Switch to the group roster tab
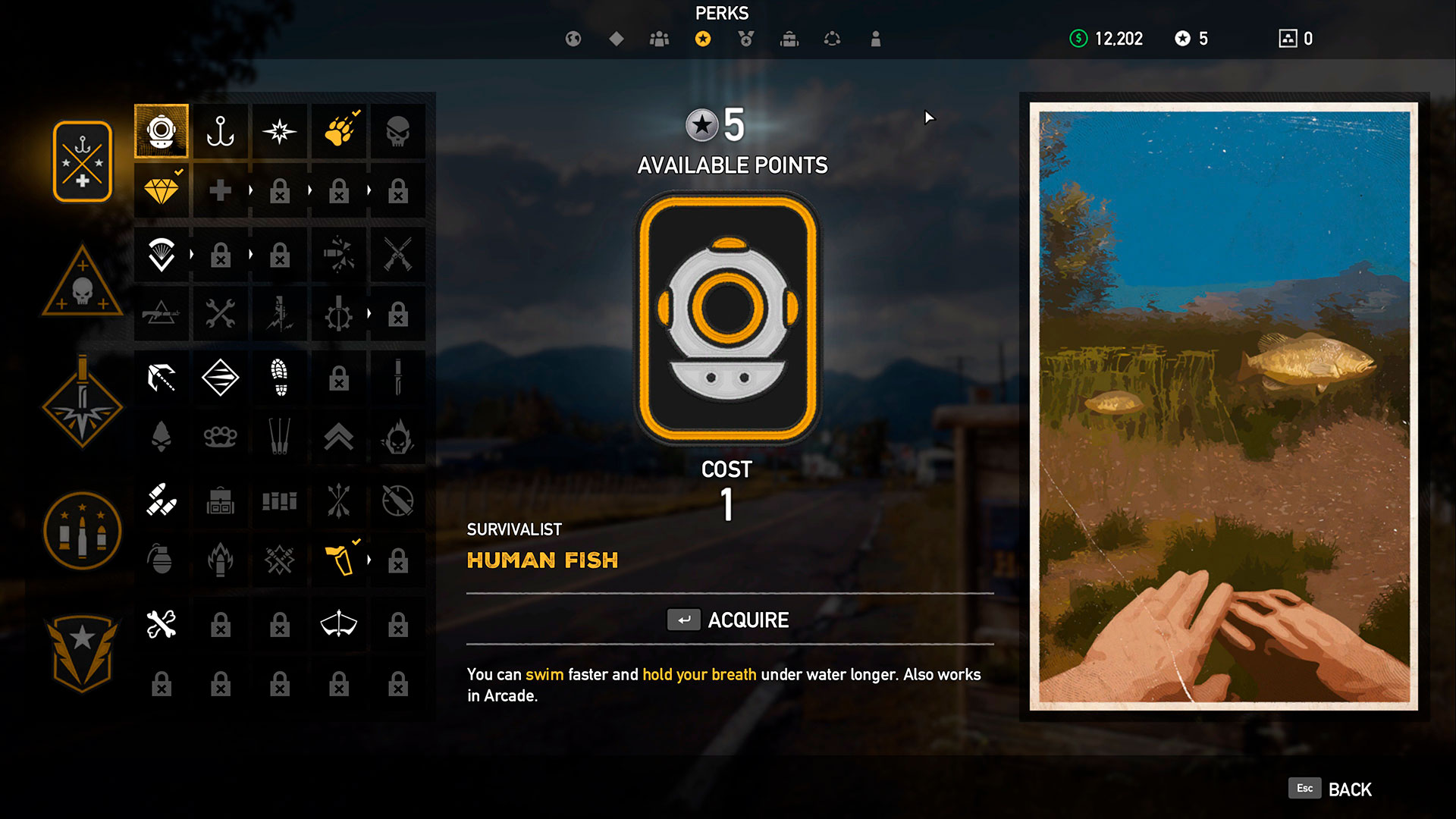The height and width of the screenshot is (819, 1456). 660,39
